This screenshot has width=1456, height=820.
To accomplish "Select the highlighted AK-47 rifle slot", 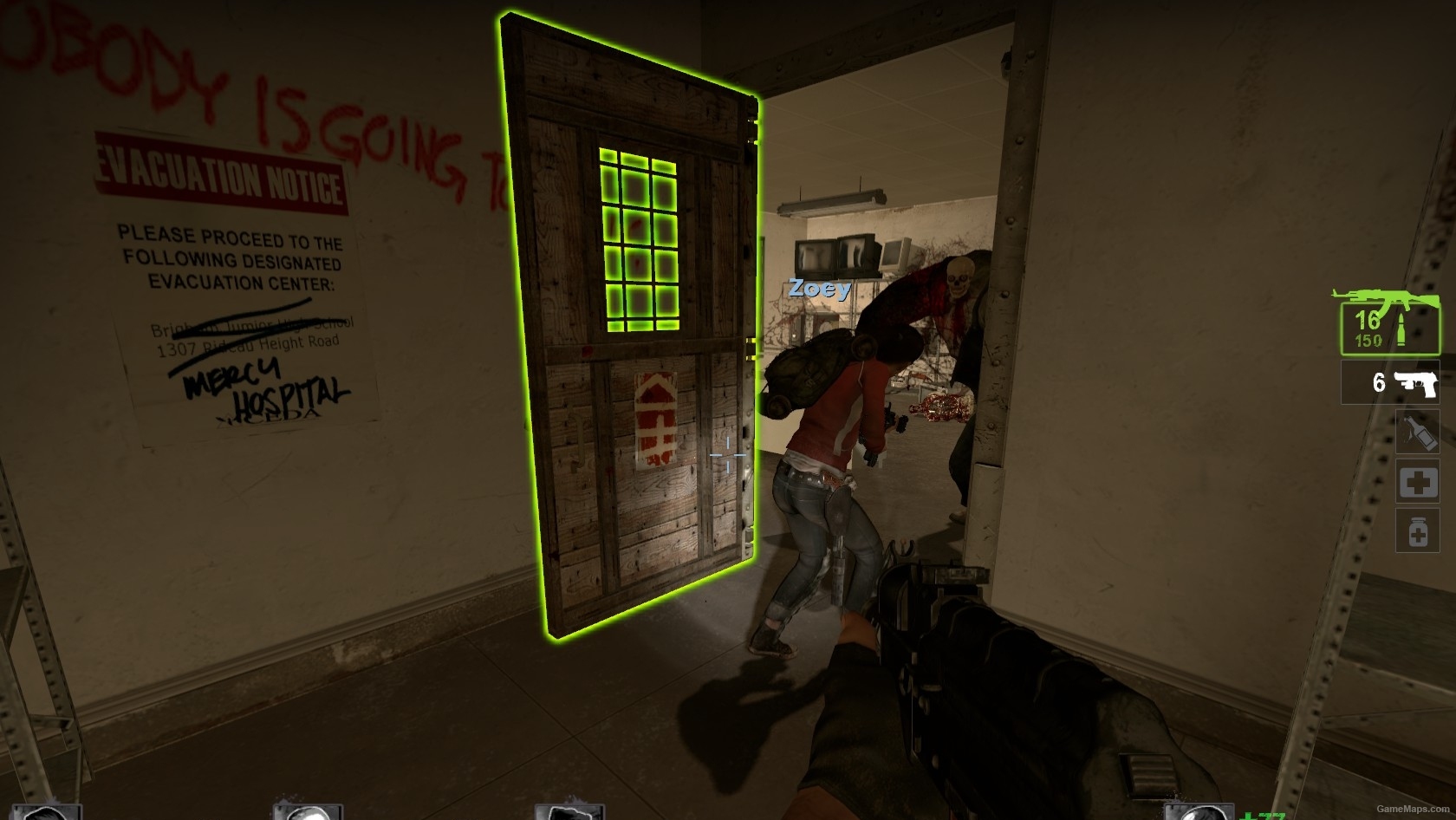I will (1390, 328).
